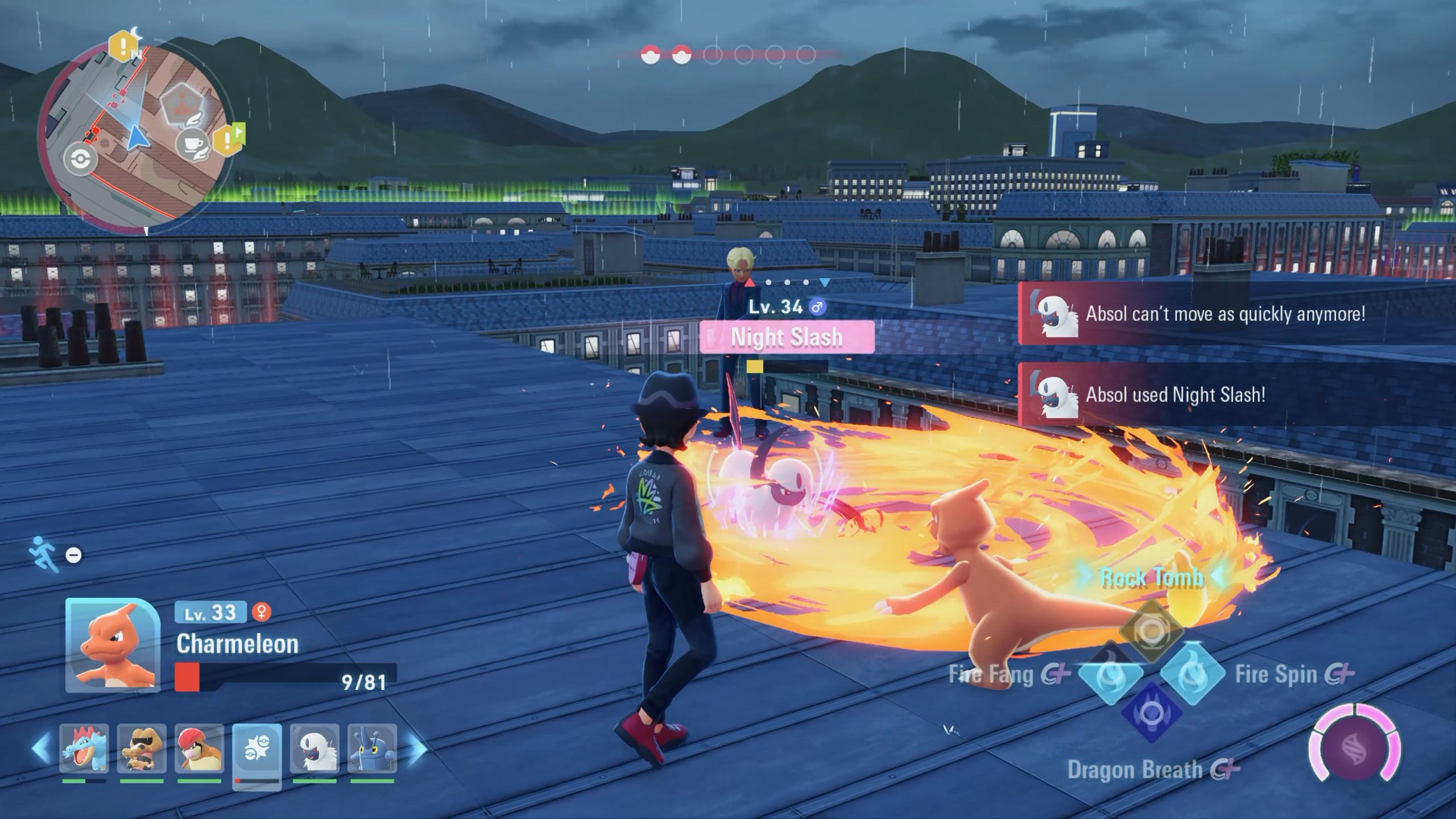
Task: Switch to Krokorok in the party bar
Action: [142, 748]
